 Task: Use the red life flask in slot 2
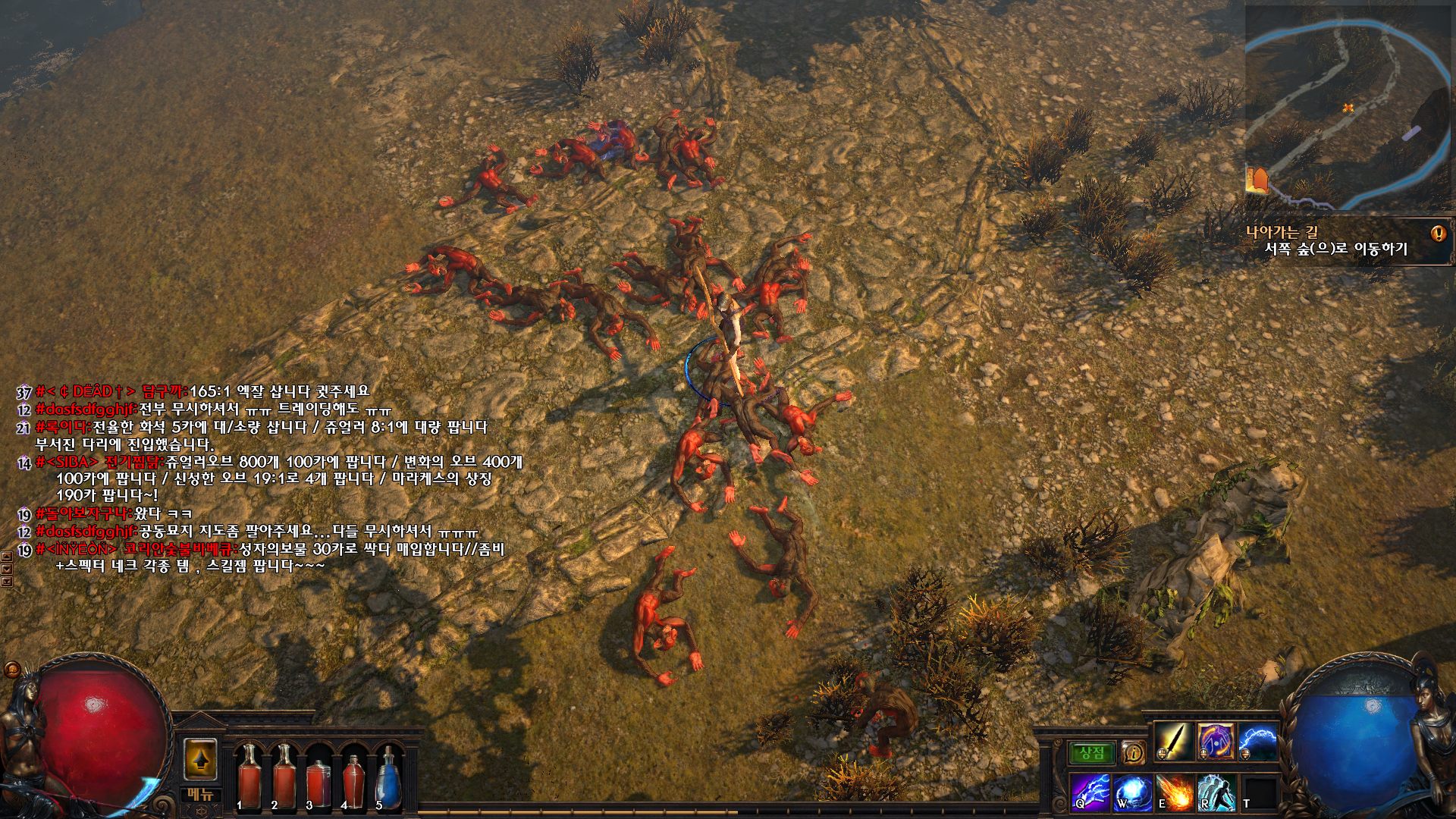pos(284,776)
